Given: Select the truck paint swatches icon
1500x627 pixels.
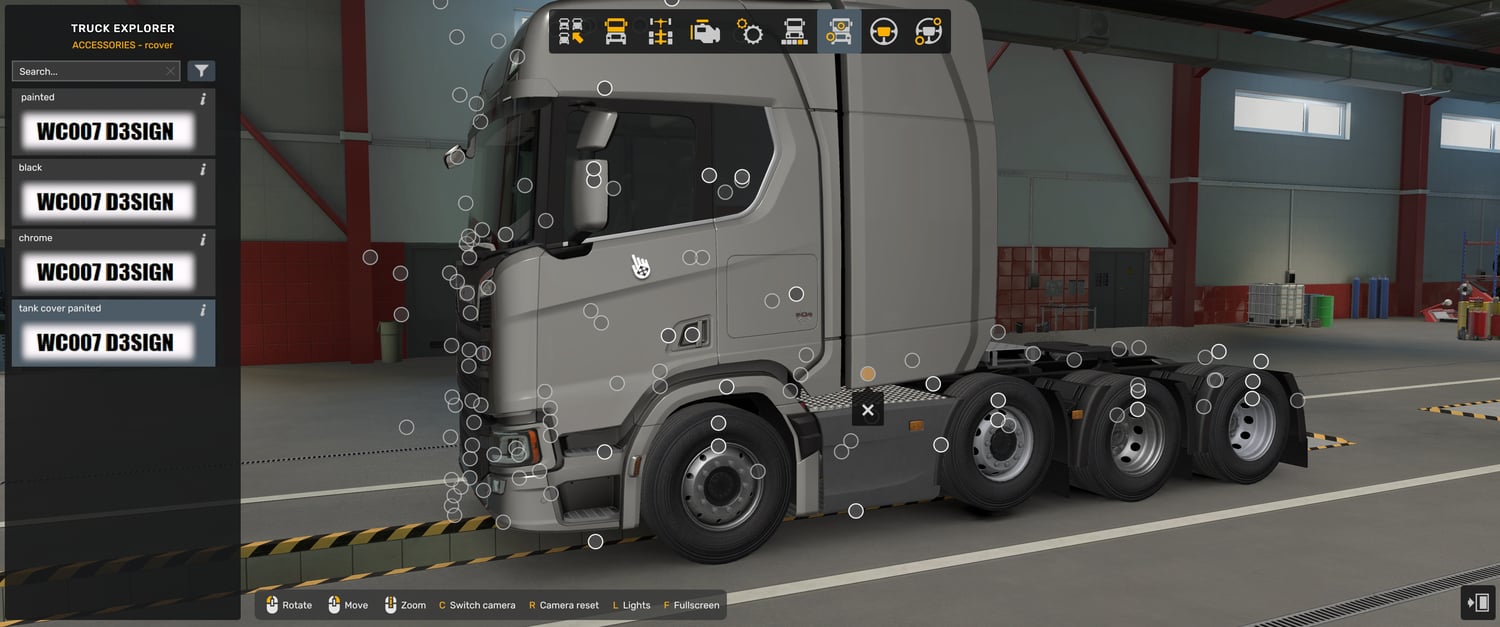Looking at the screenshot, I should 794,32.
